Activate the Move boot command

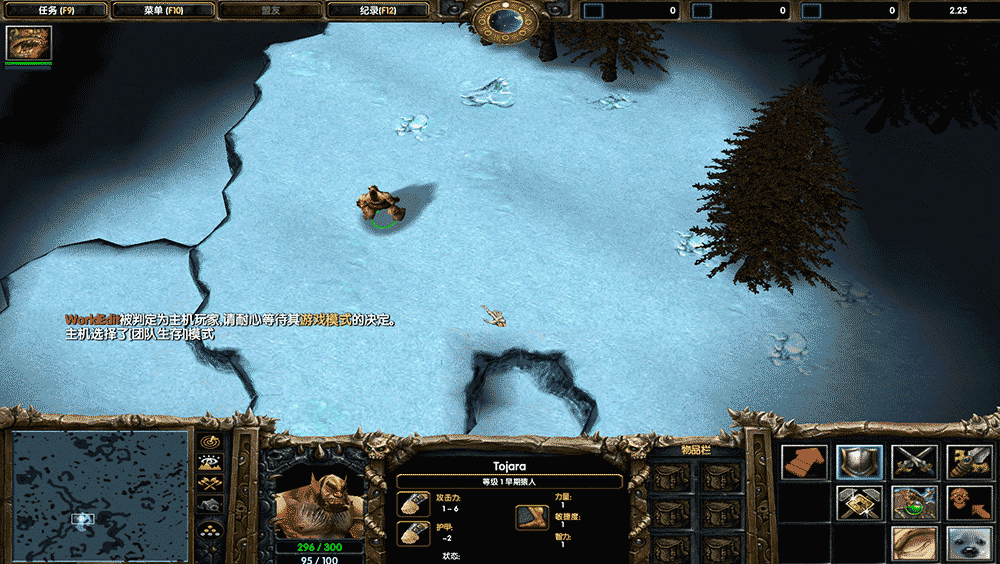coord(804,462)
